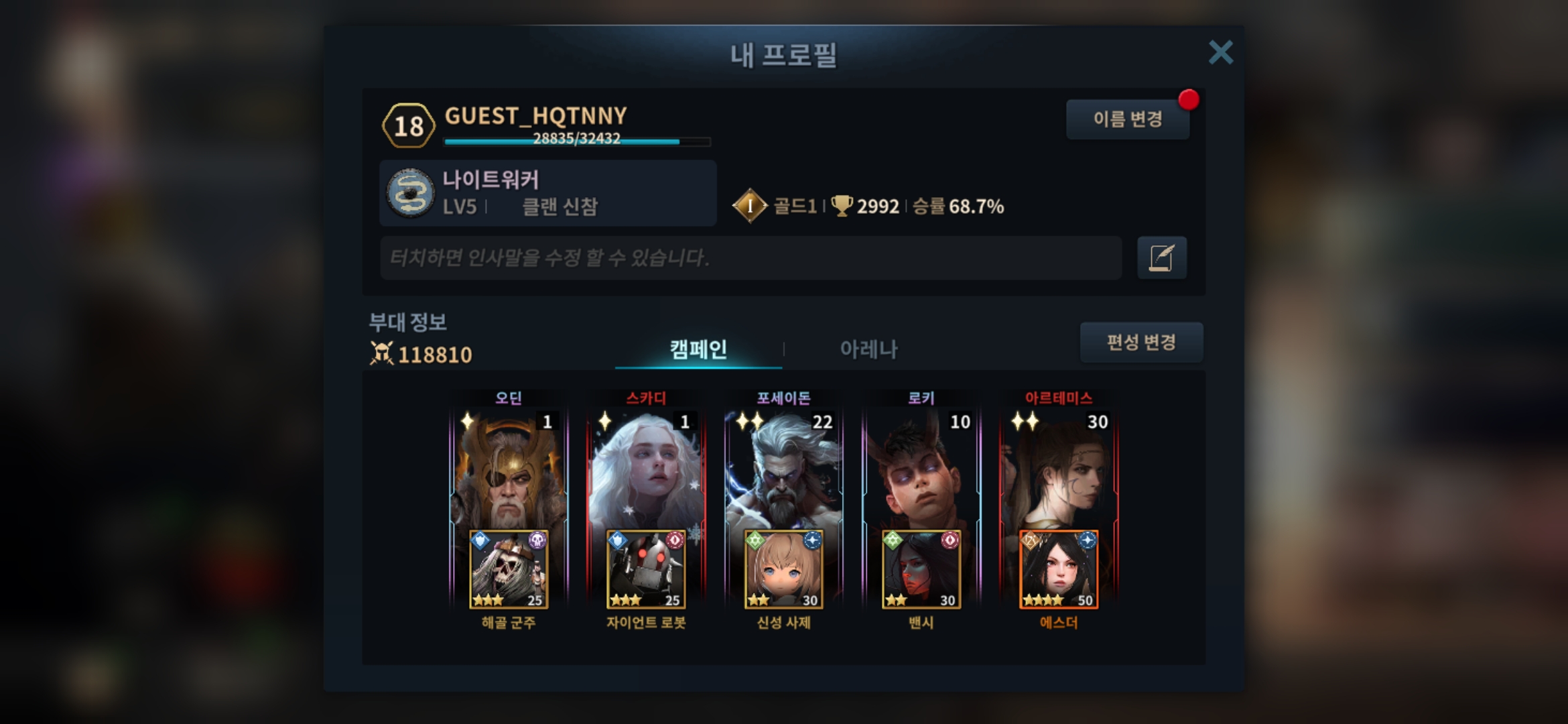Viewport: 1568px width, 724px height.
Task: Tap the 자이언트 로봇 unit portrait
Action: (x=646, y=570)
